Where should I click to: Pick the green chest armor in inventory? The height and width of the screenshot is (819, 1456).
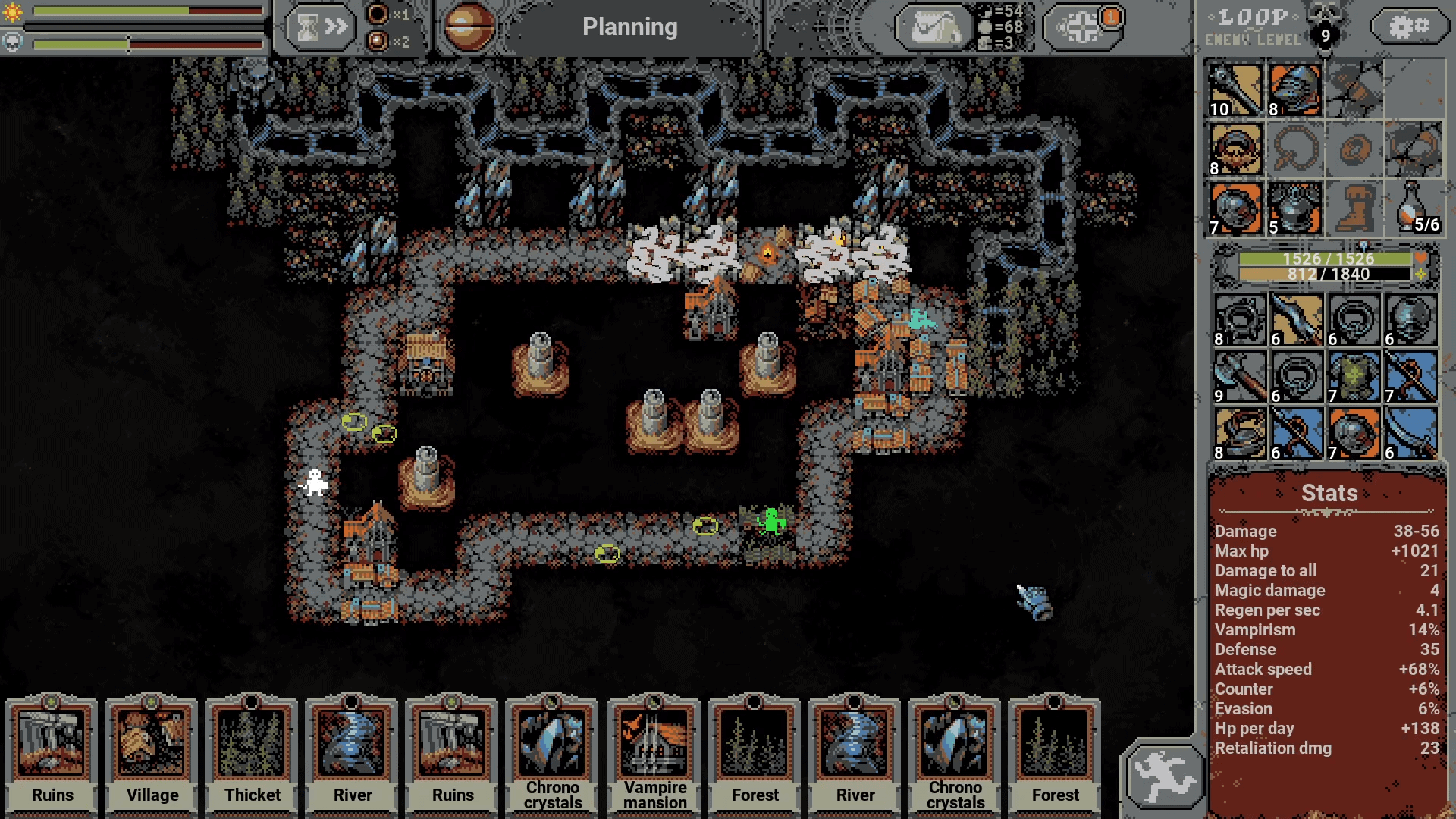(x=1354, y=377)
